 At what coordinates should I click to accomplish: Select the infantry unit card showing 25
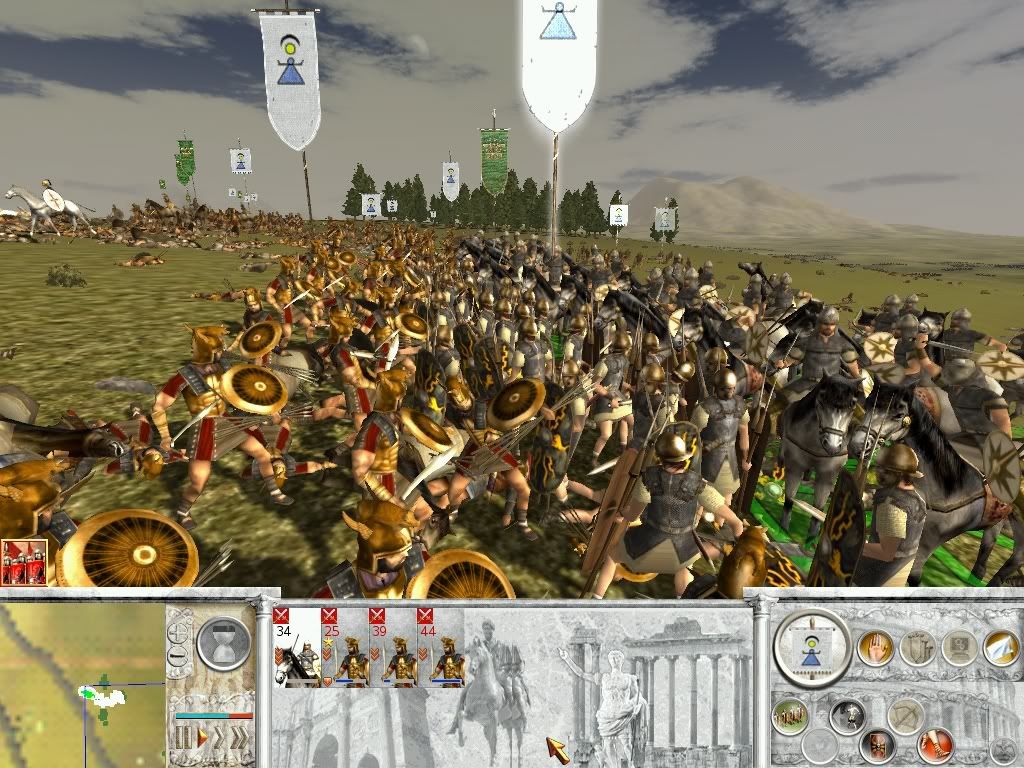(342, 648)
